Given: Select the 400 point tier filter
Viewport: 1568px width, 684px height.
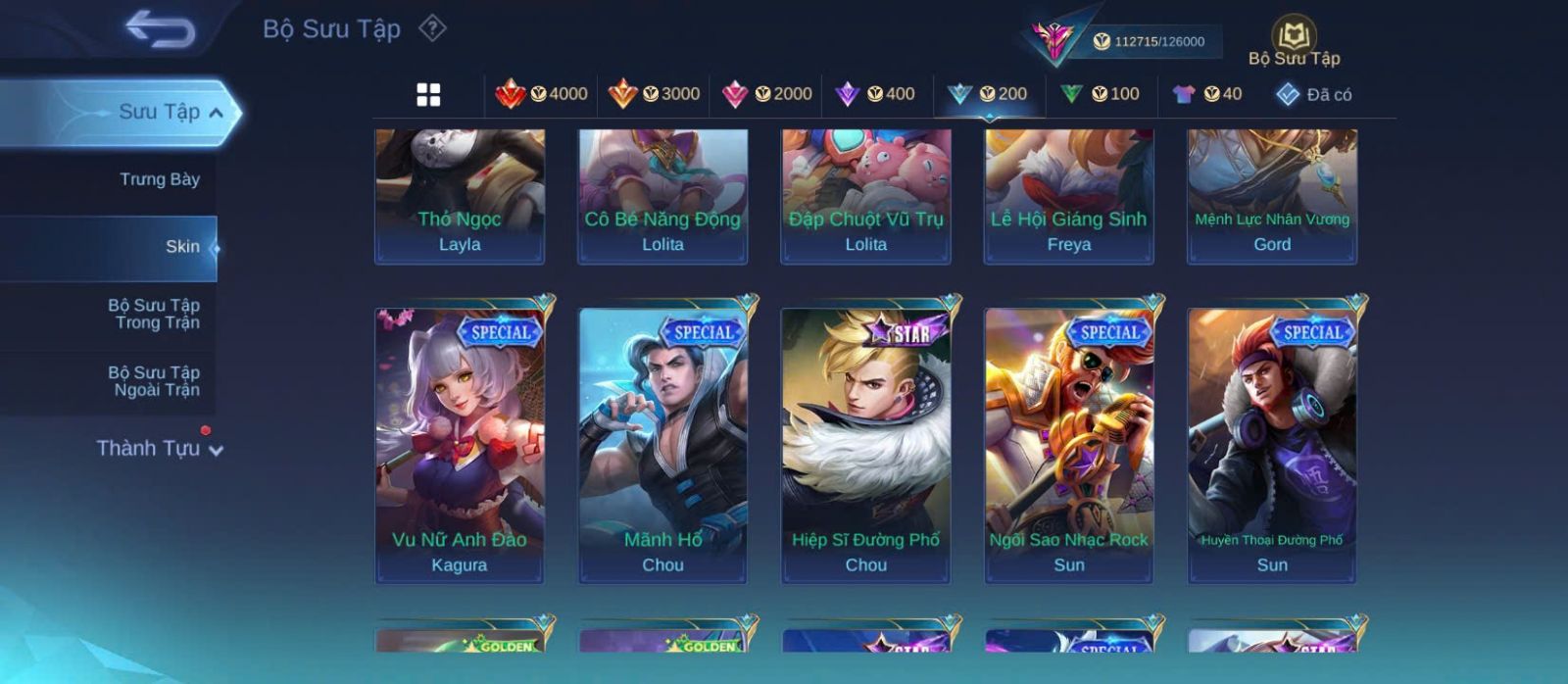Looking at the screenshot, I should click(x=875, y=94).
